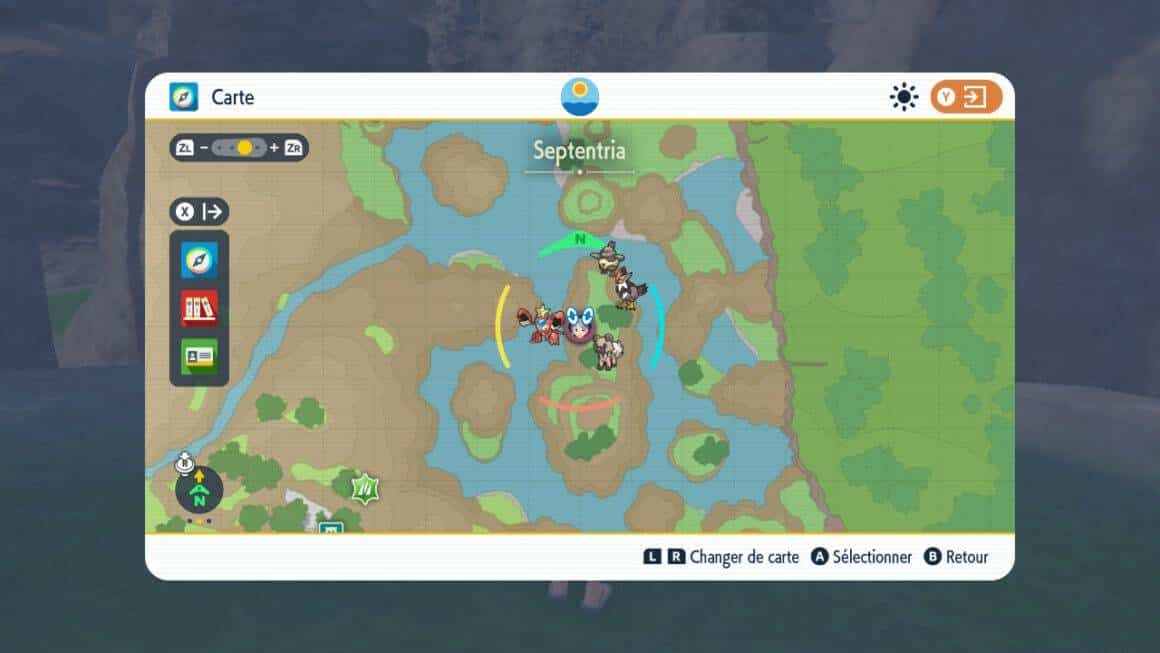
Task: Click the Carte app icon in the header
Action: (x=184, y=97)
